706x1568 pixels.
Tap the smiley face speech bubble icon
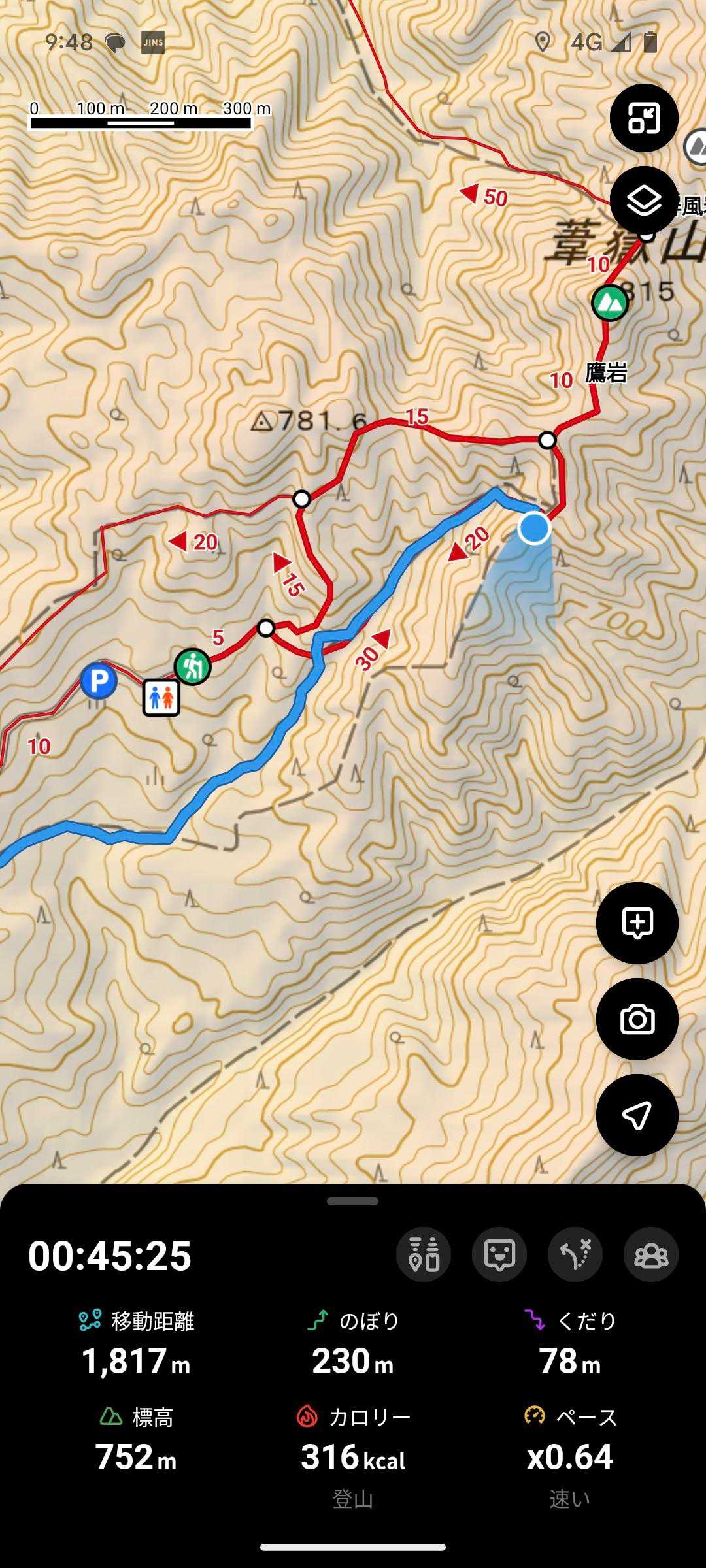pyautogui.click(x=499, y=1254)
